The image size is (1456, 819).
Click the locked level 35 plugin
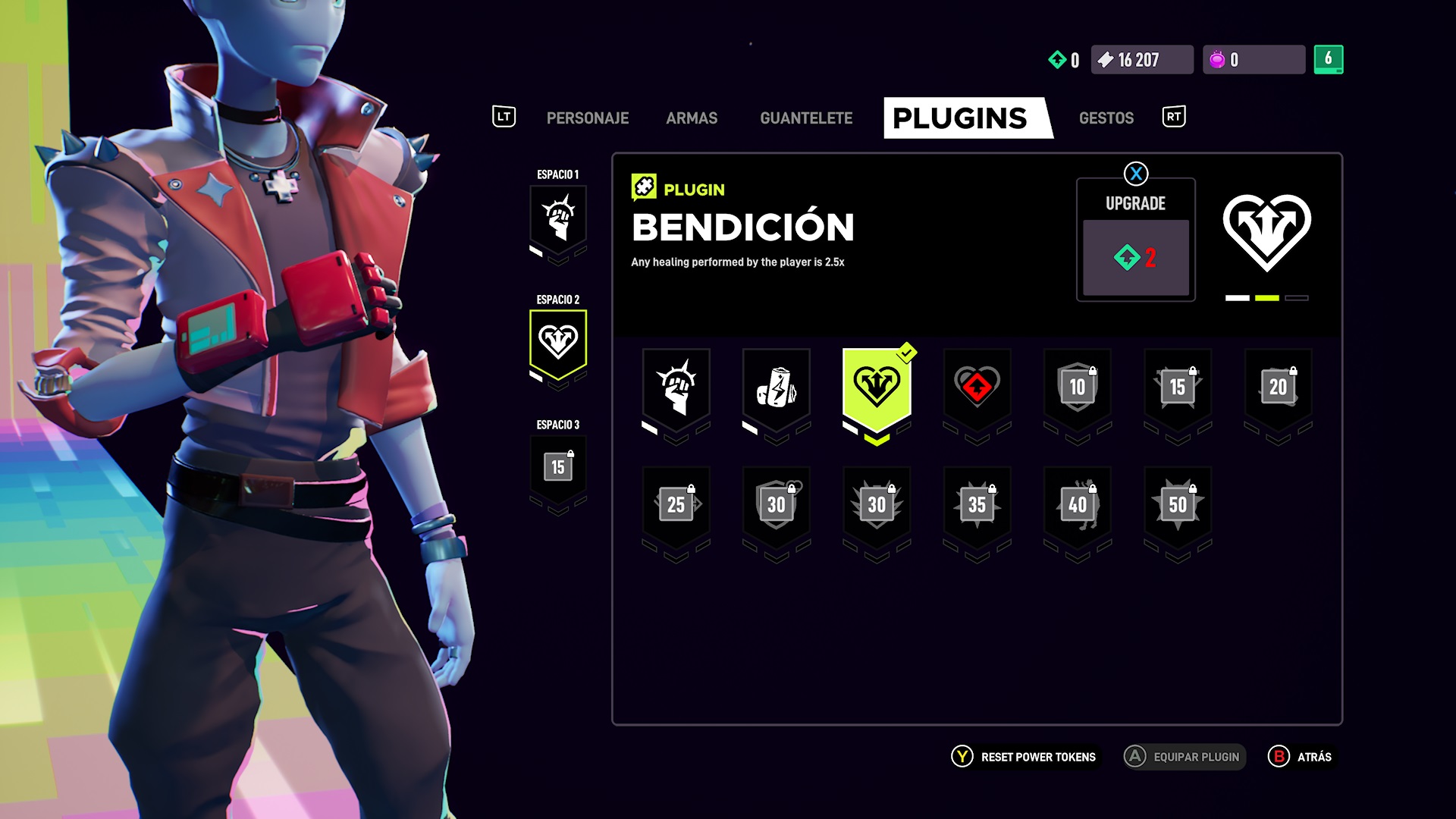977,505
